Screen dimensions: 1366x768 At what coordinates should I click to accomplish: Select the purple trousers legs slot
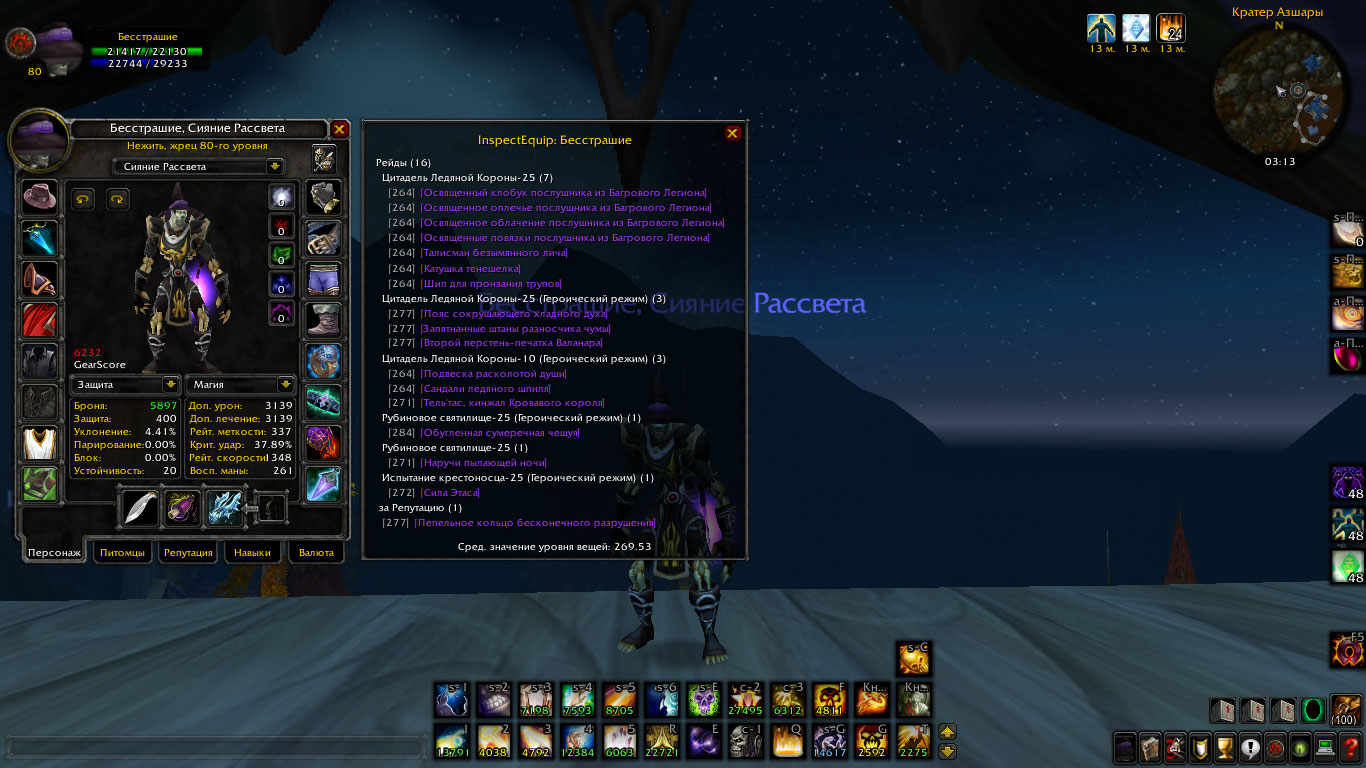323,279
